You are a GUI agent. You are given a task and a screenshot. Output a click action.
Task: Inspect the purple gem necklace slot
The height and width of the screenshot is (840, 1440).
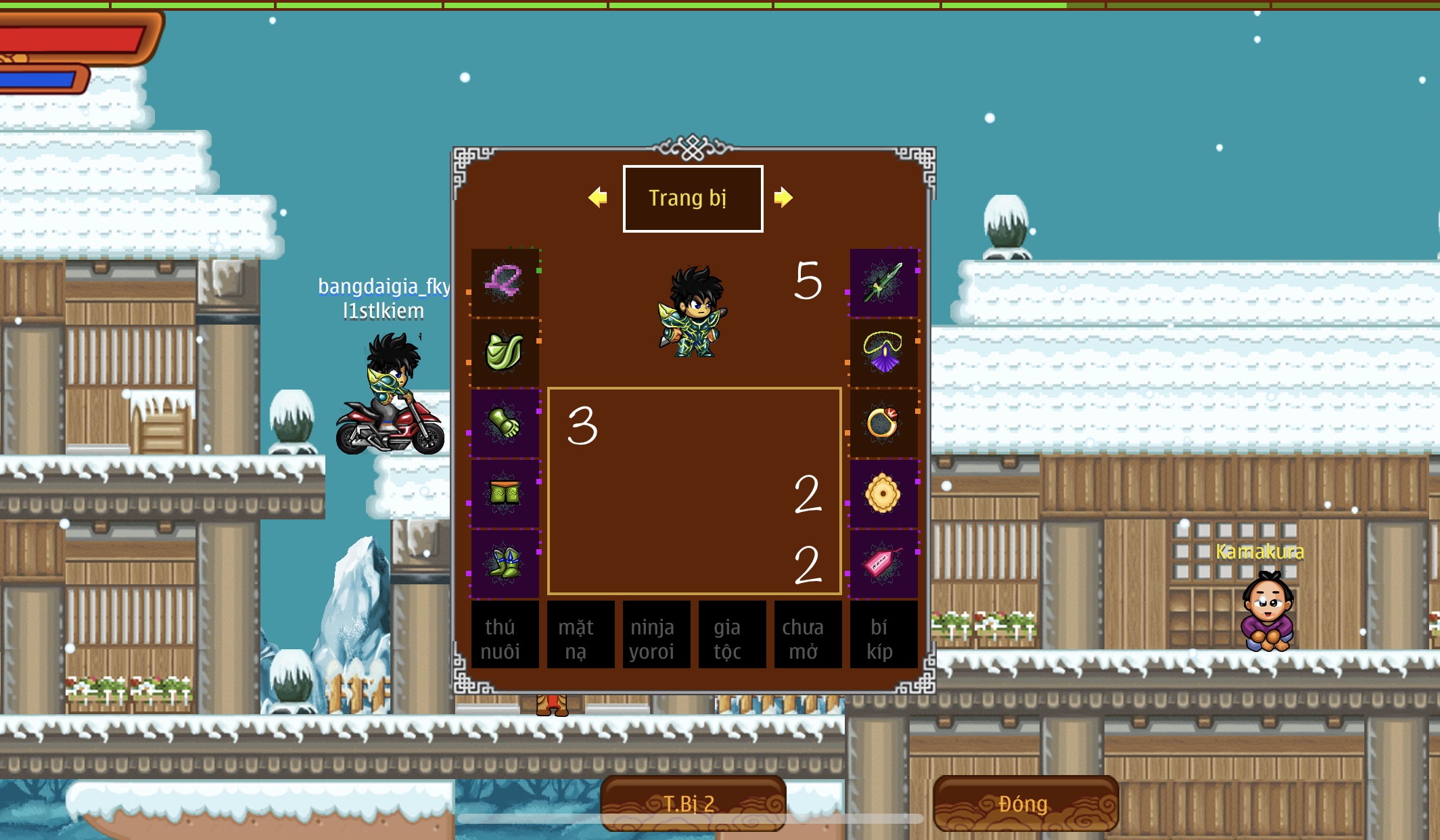point(883,352)
